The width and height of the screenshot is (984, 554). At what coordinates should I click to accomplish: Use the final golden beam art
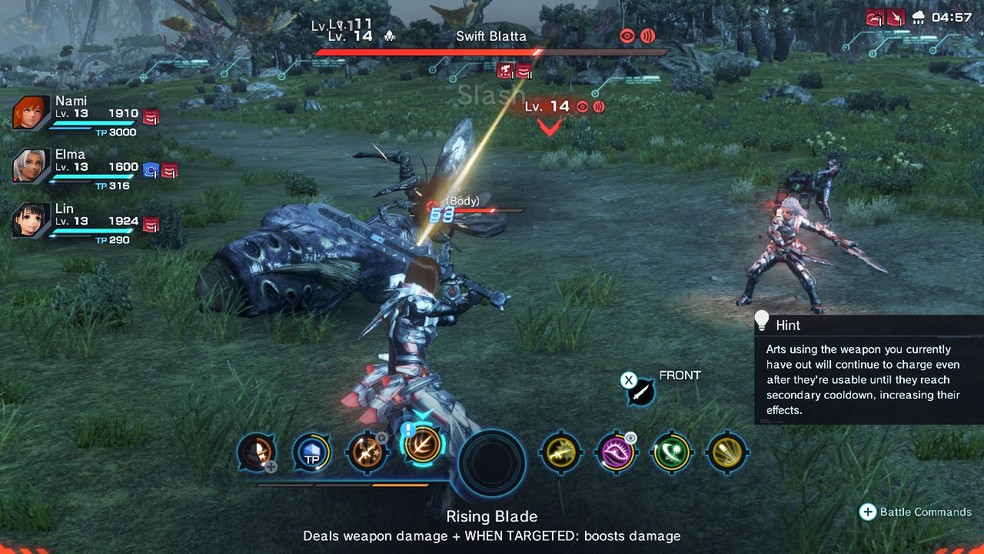point(726,453)
